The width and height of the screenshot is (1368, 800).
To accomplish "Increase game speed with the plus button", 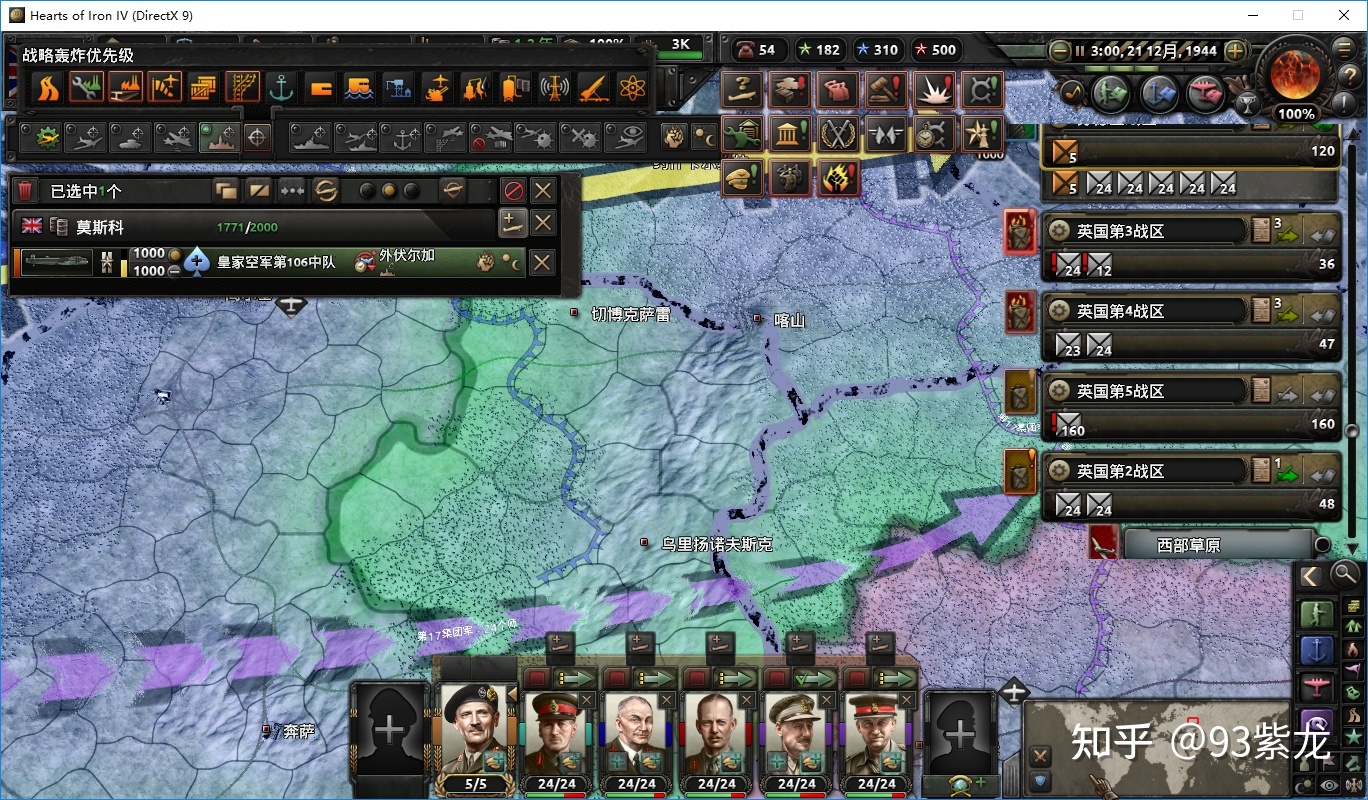I will click(1236, 50).
